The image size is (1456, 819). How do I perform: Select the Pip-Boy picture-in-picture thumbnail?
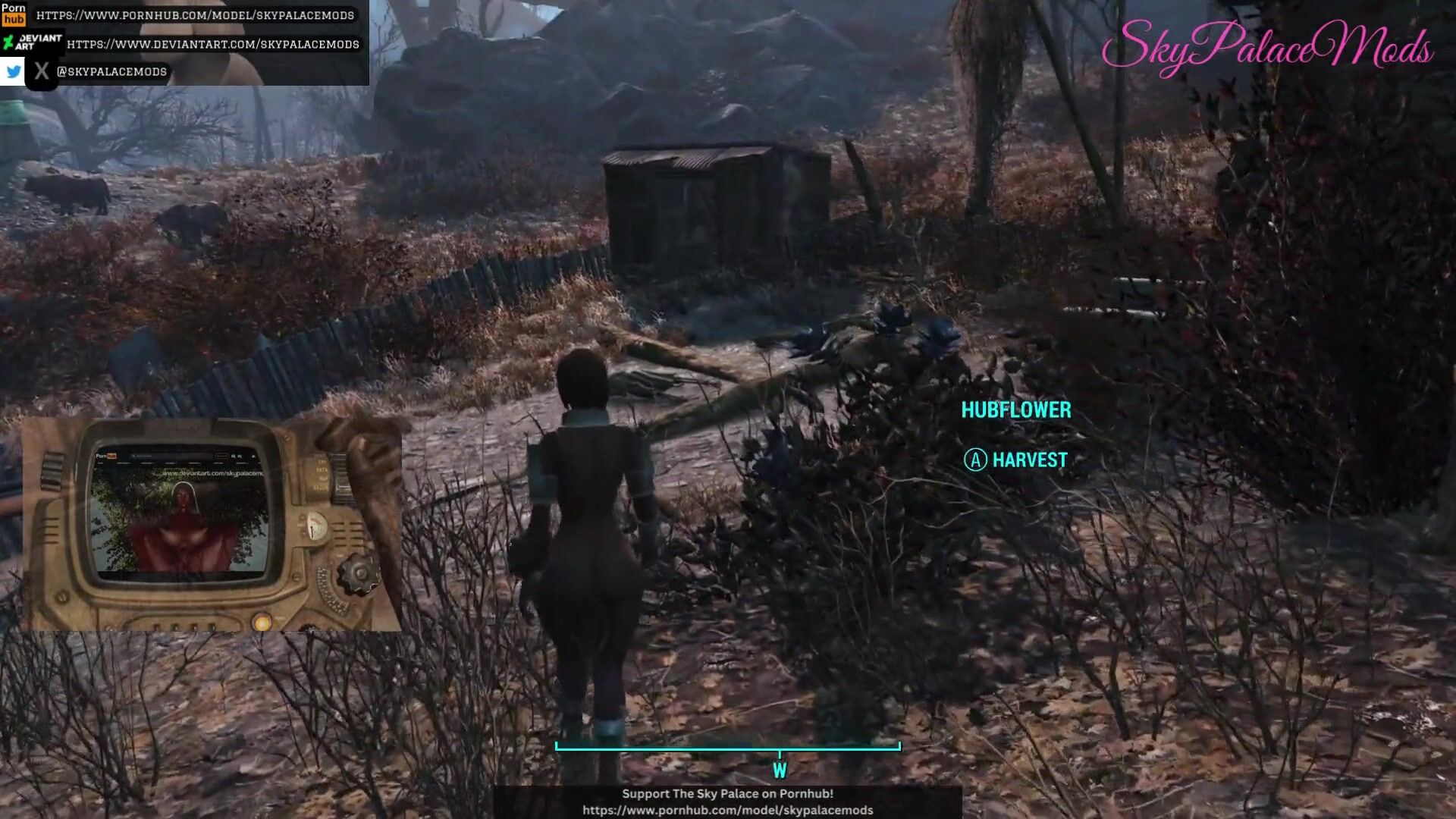tap(212, 524)
